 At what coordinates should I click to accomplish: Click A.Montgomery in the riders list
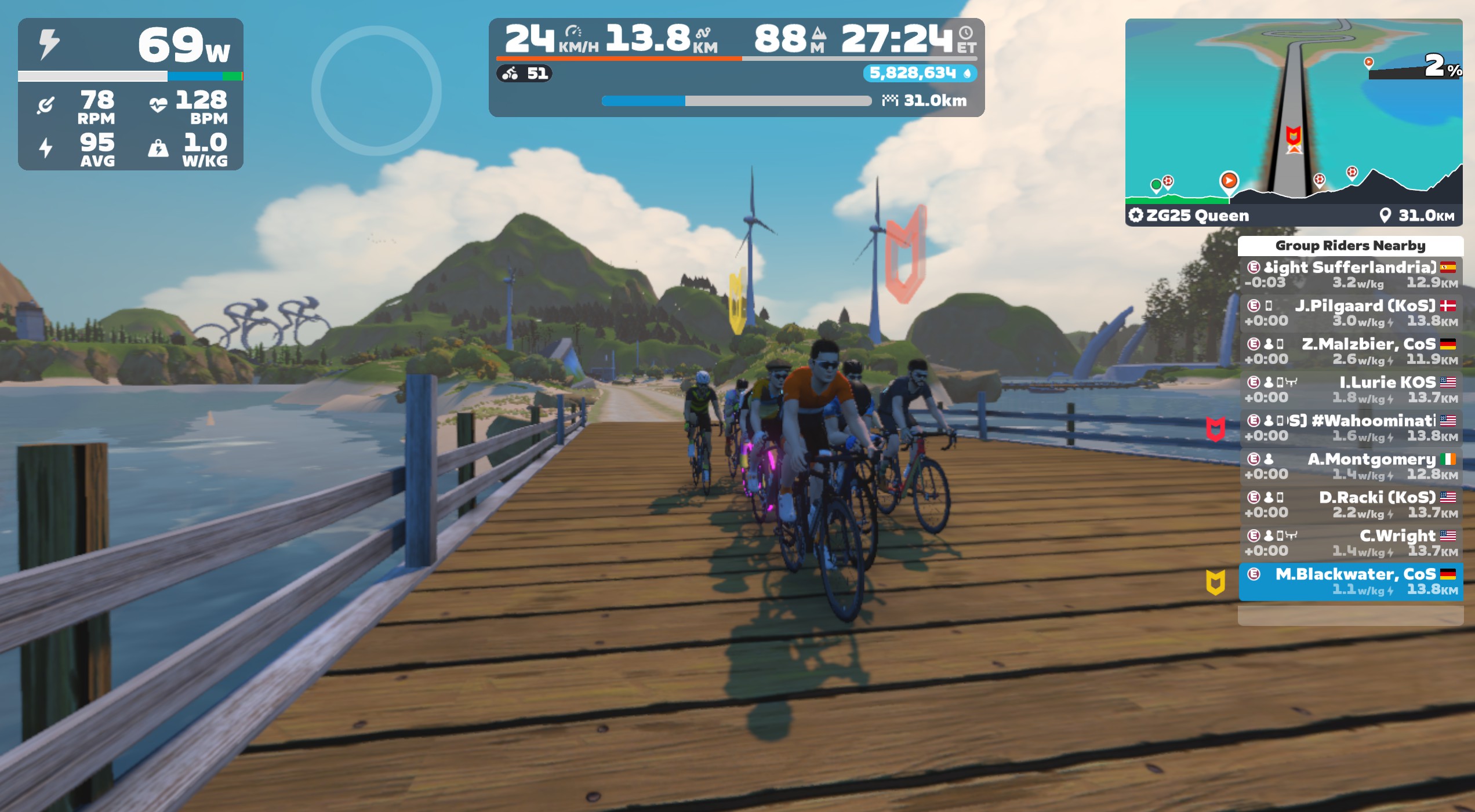tap(1350, 466)
